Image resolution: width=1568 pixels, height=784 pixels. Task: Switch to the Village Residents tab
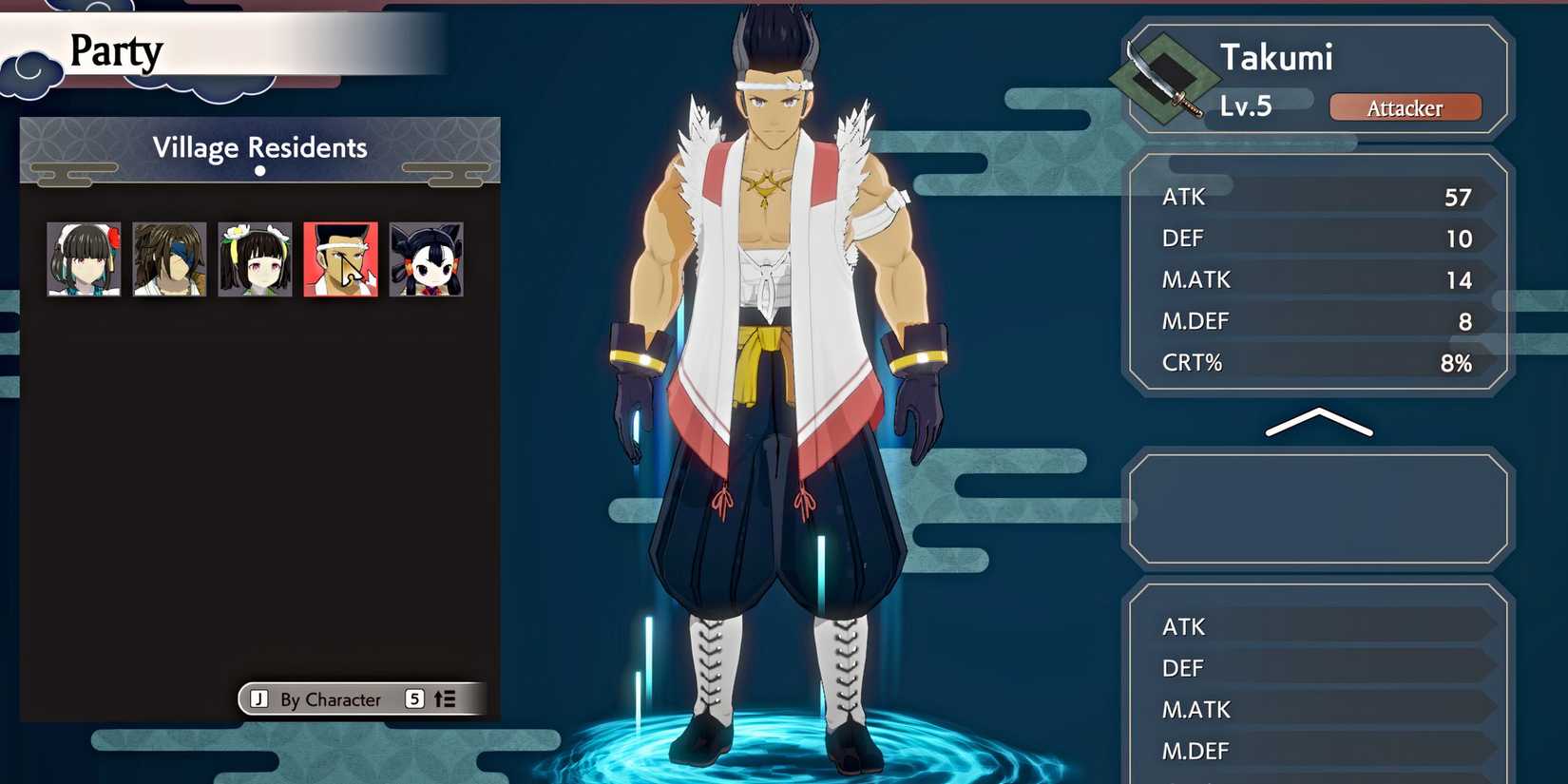coord(259,147)
